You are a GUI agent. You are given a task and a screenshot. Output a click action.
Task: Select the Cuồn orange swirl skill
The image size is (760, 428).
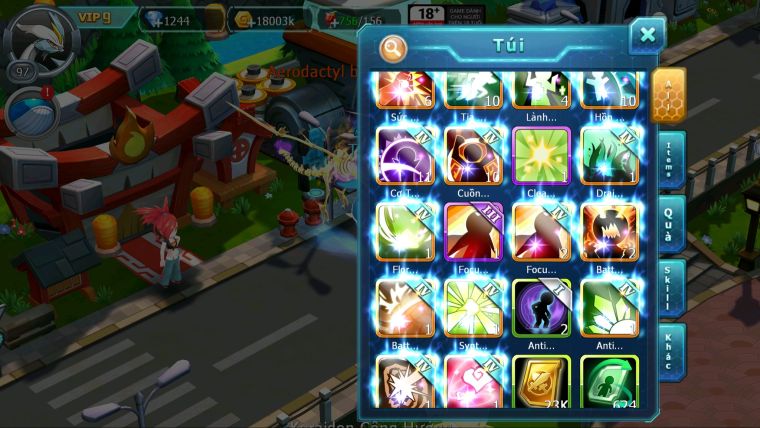(473, 155)
